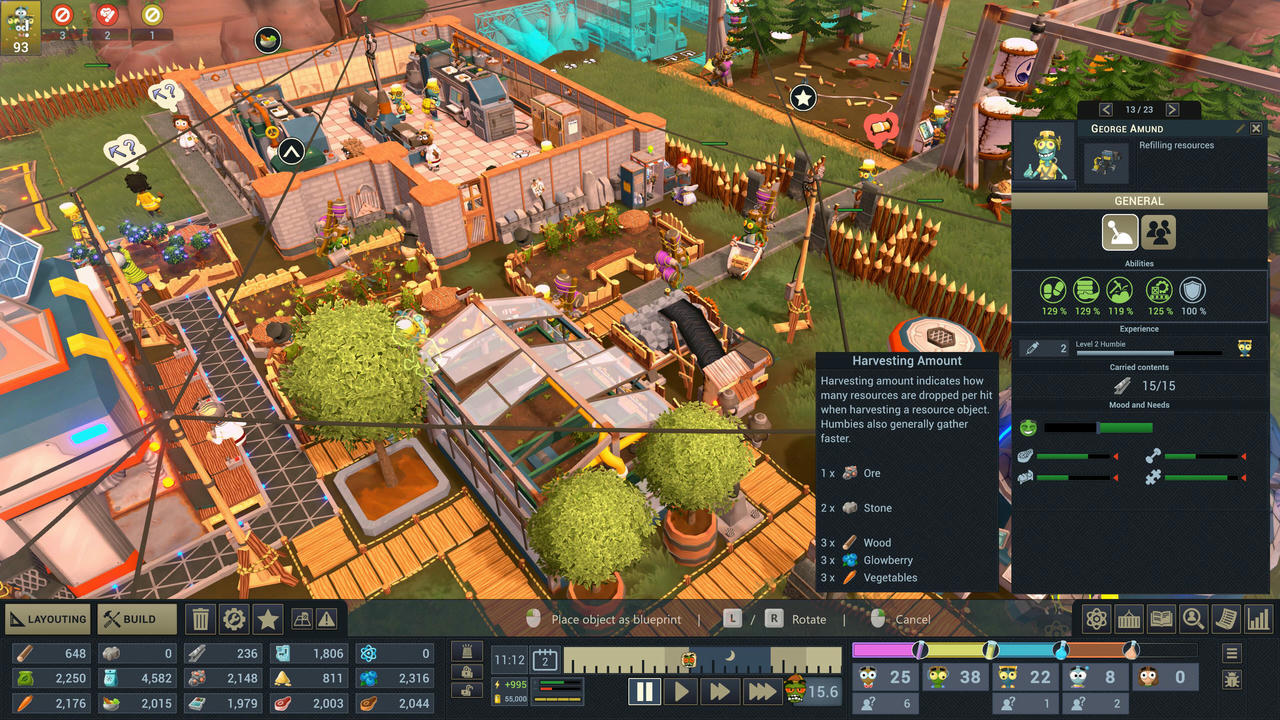Show the next Humbie in the panel

tap(1172, 110)
